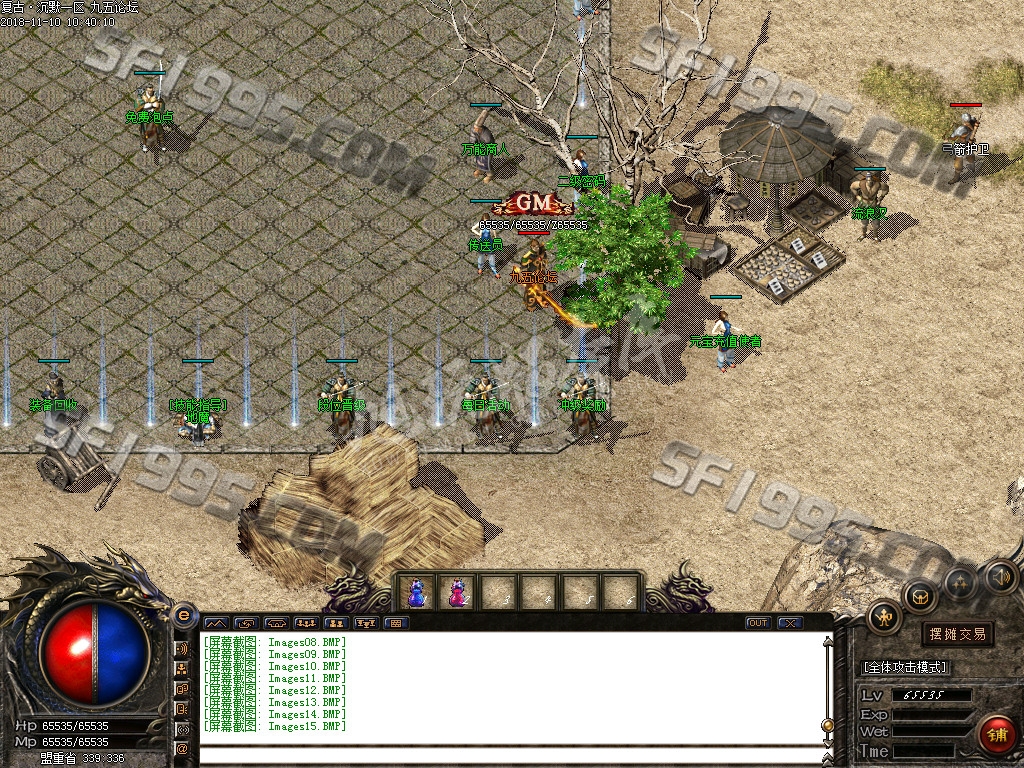
Task: Click the chat log scrollbar handle
Action: point(827,725)
